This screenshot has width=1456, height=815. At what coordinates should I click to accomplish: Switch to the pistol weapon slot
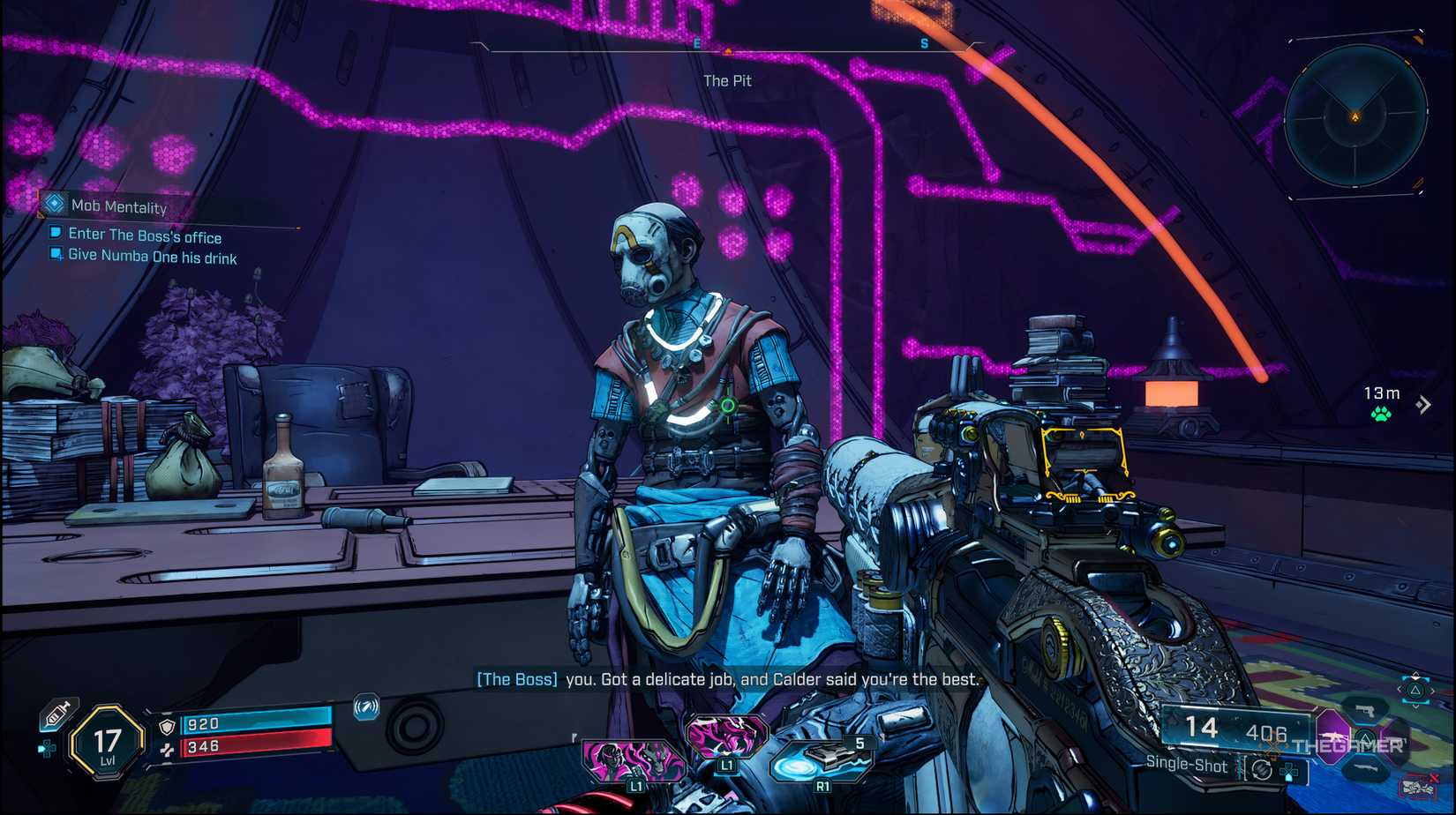click(1365, 710)
